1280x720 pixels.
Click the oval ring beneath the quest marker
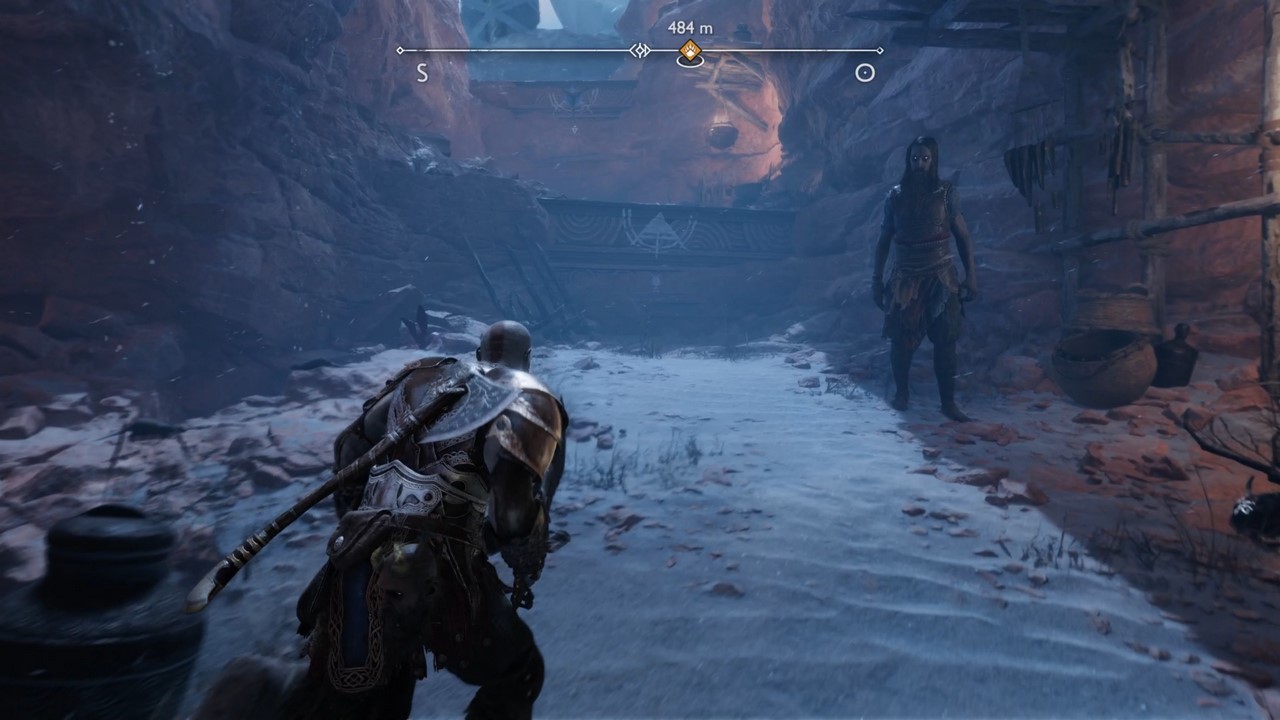691,62
